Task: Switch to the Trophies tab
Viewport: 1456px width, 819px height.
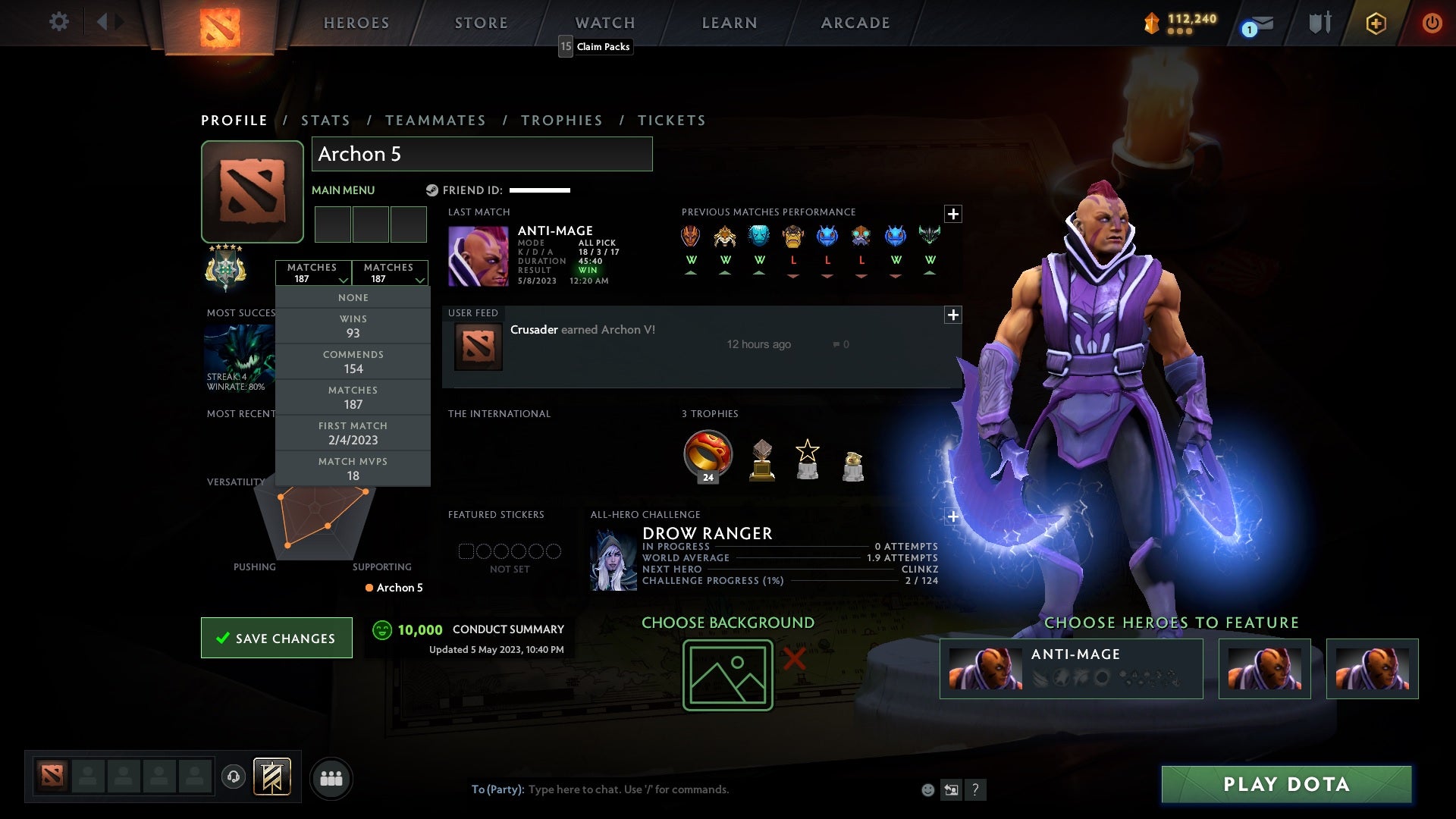Action: (561, 121)
